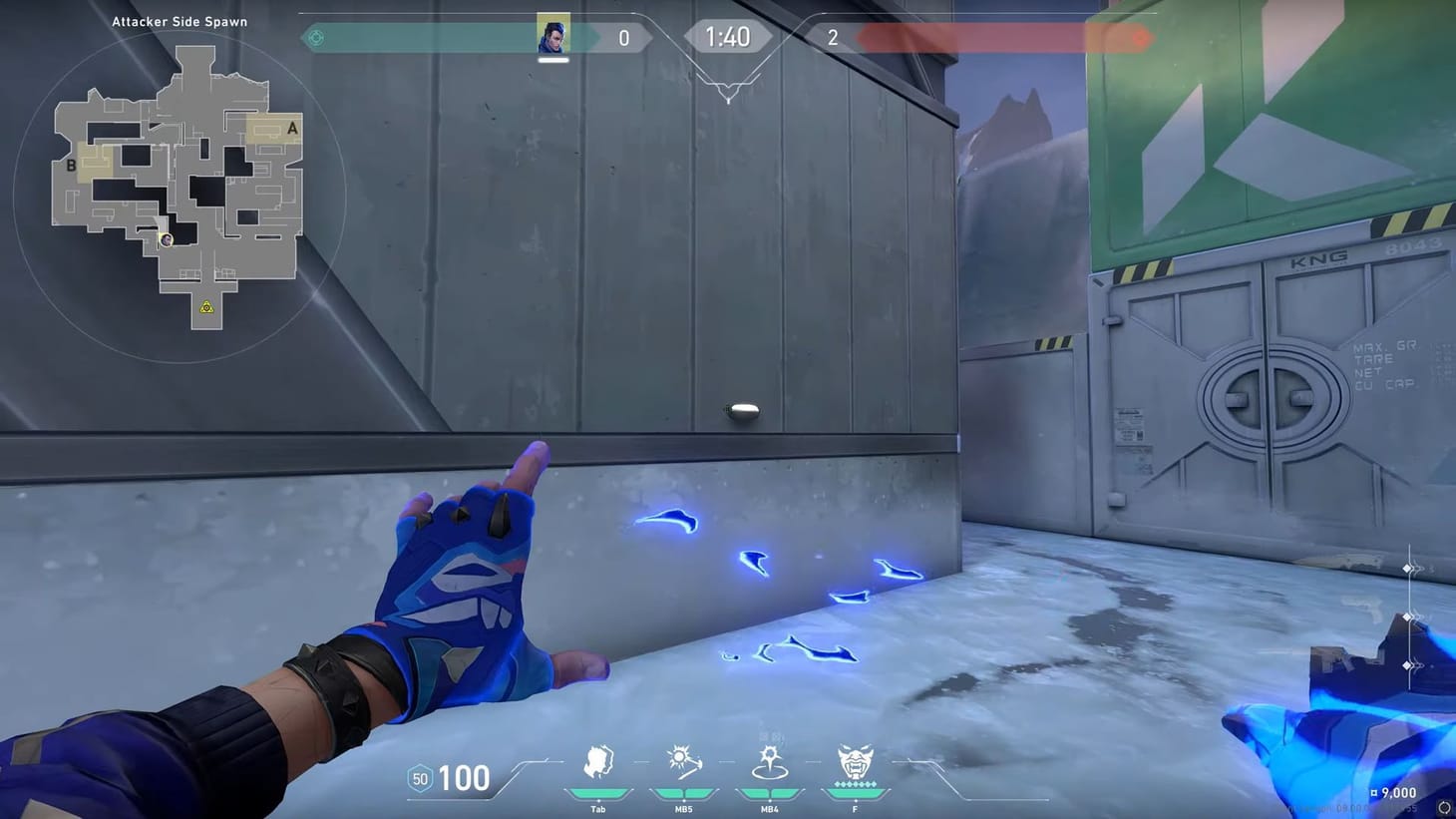Open the round timer showing 1:40
Screen dimensions: 1456x819
(729, 37)
